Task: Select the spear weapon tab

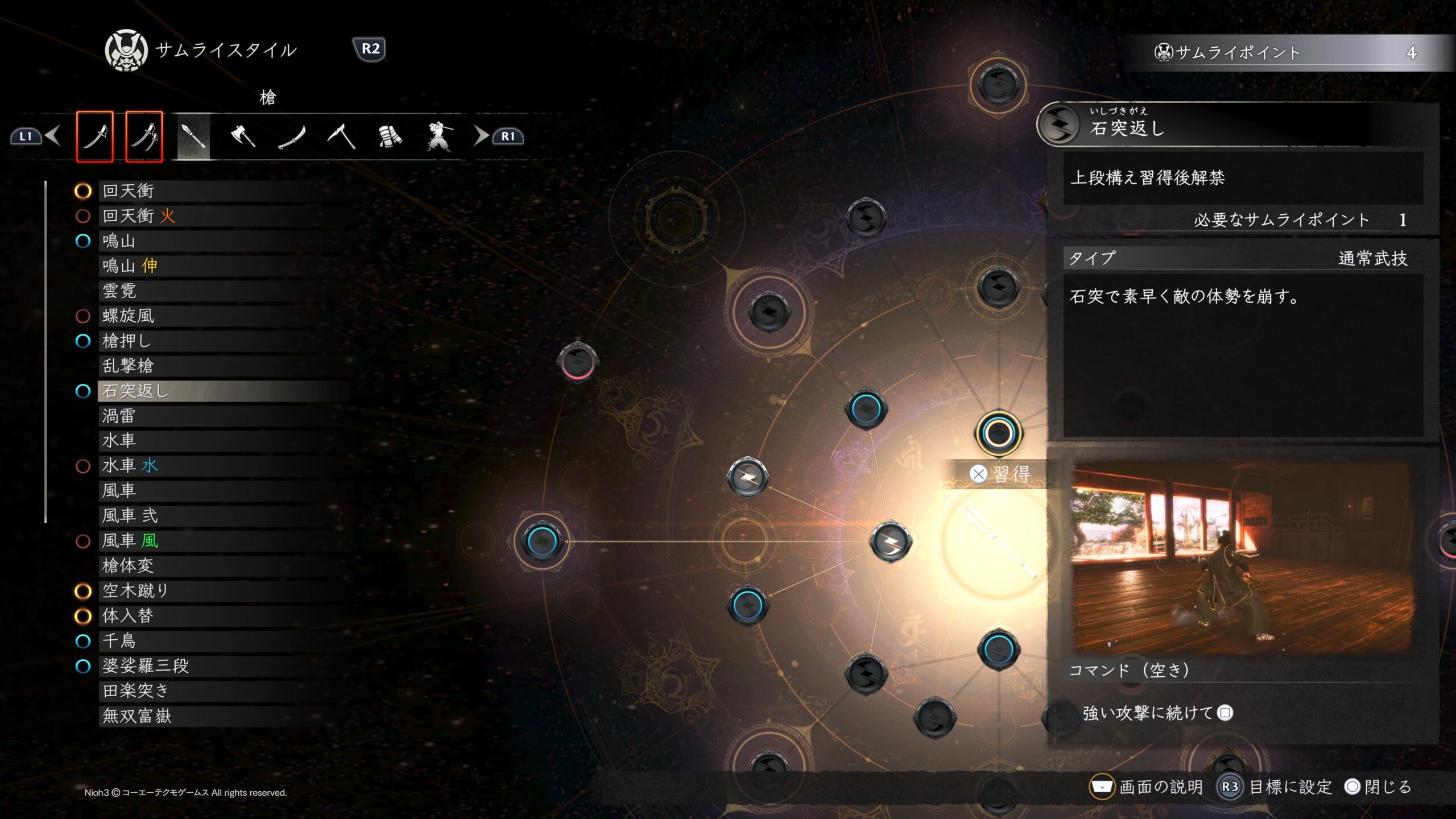Action: click(194, 136)
